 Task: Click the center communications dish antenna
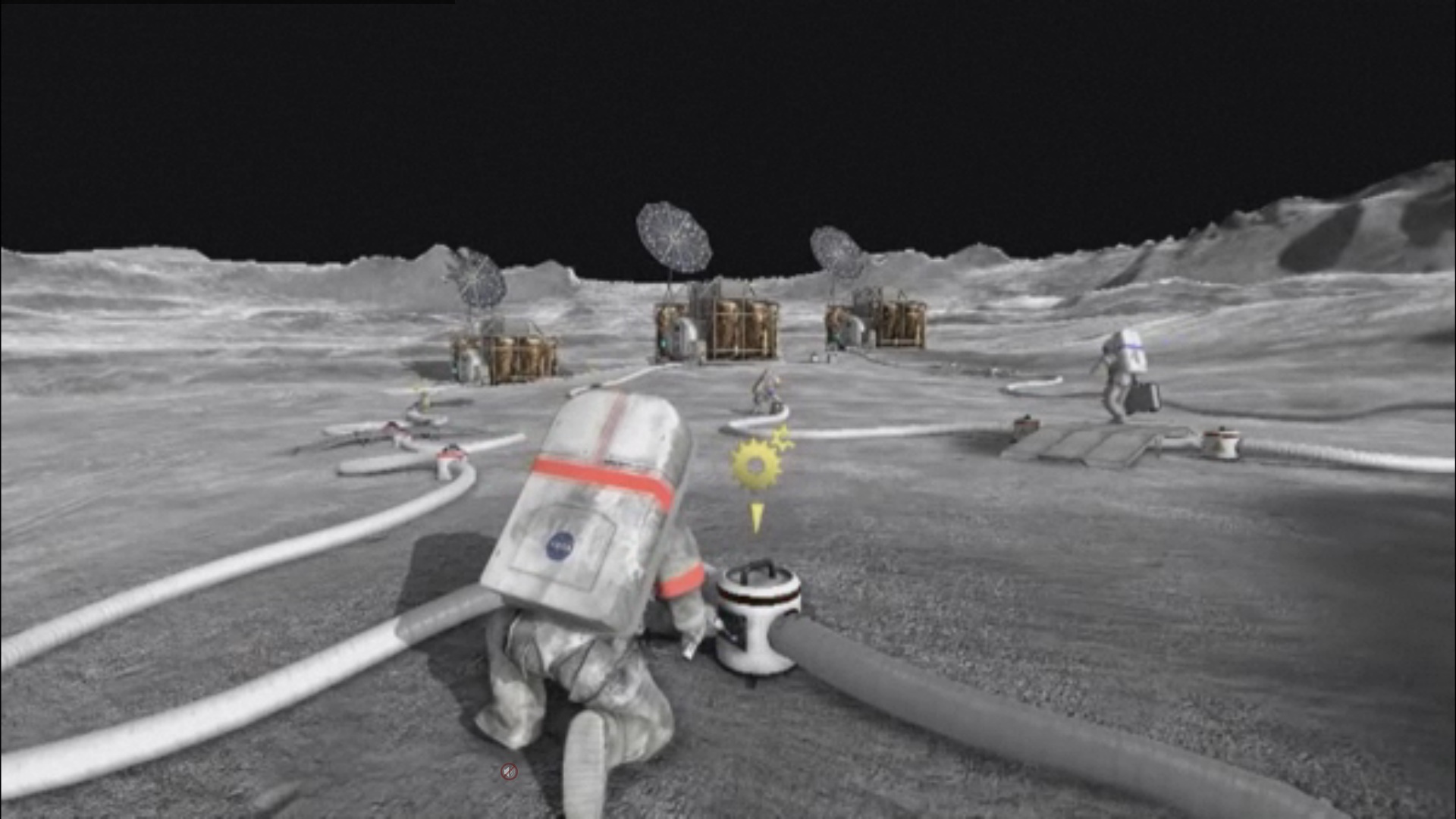point(673,235)
